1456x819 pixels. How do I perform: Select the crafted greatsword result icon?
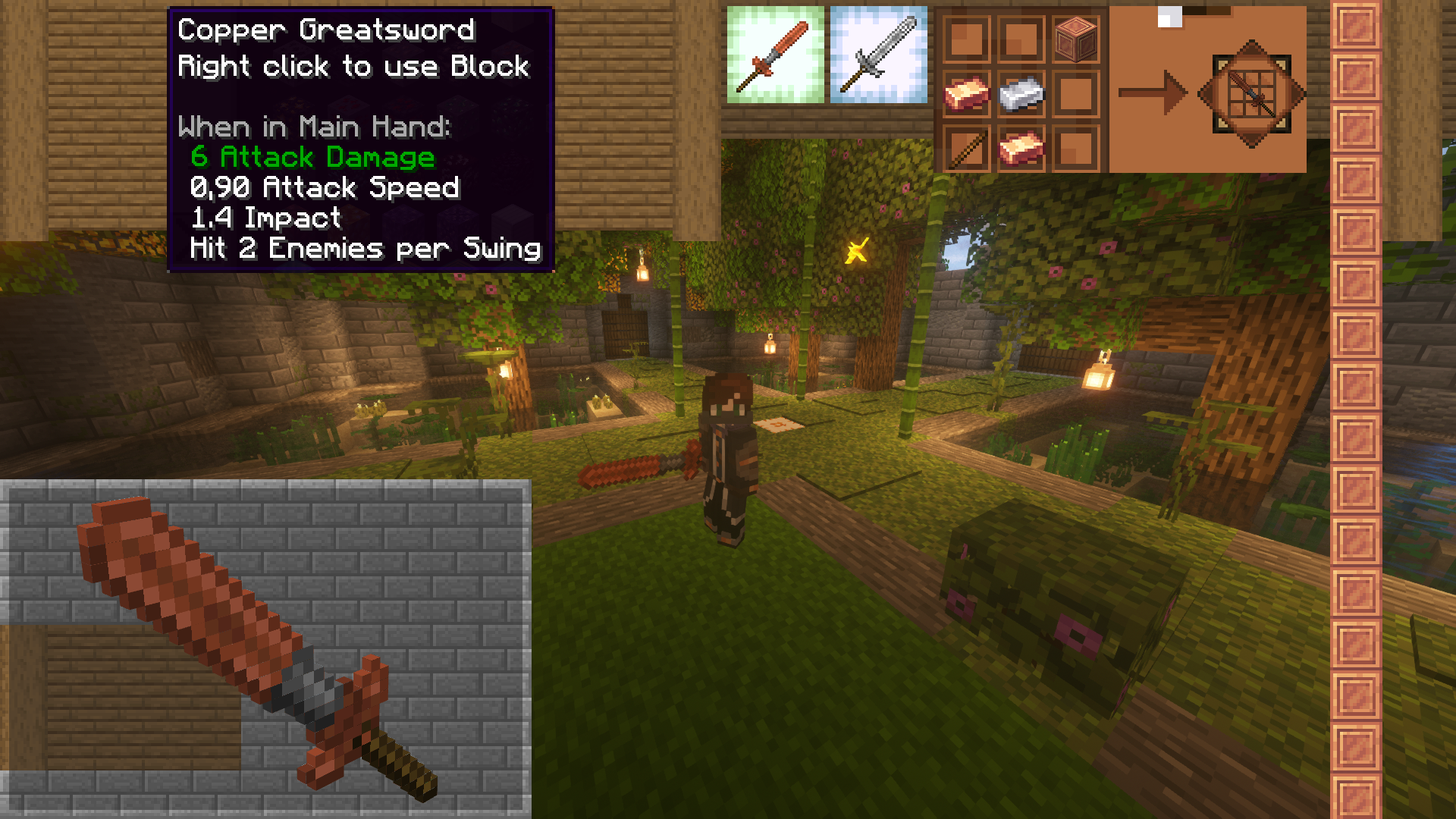coord(1251,95)
